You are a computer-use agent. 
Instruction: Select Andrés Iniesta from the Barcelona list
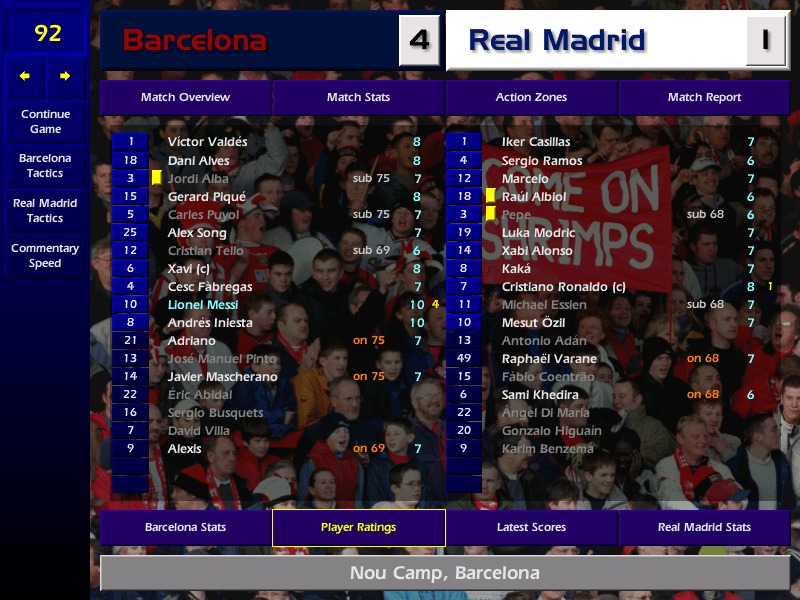coord(210,322)
